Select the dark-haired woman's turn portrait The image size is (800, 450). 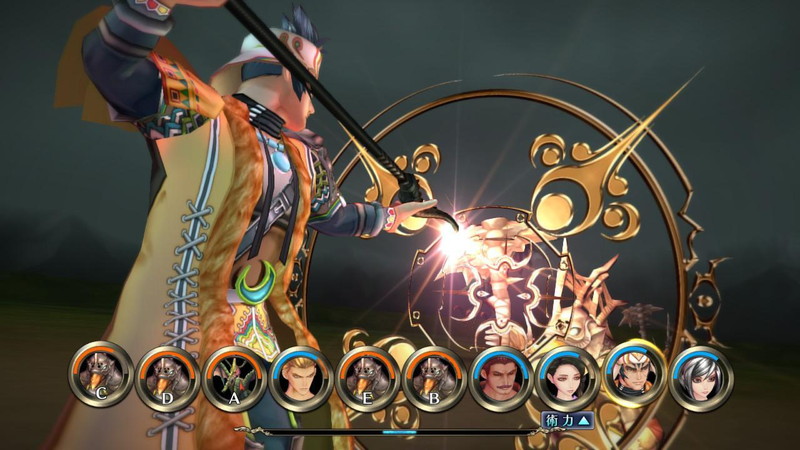click(568, 378)
